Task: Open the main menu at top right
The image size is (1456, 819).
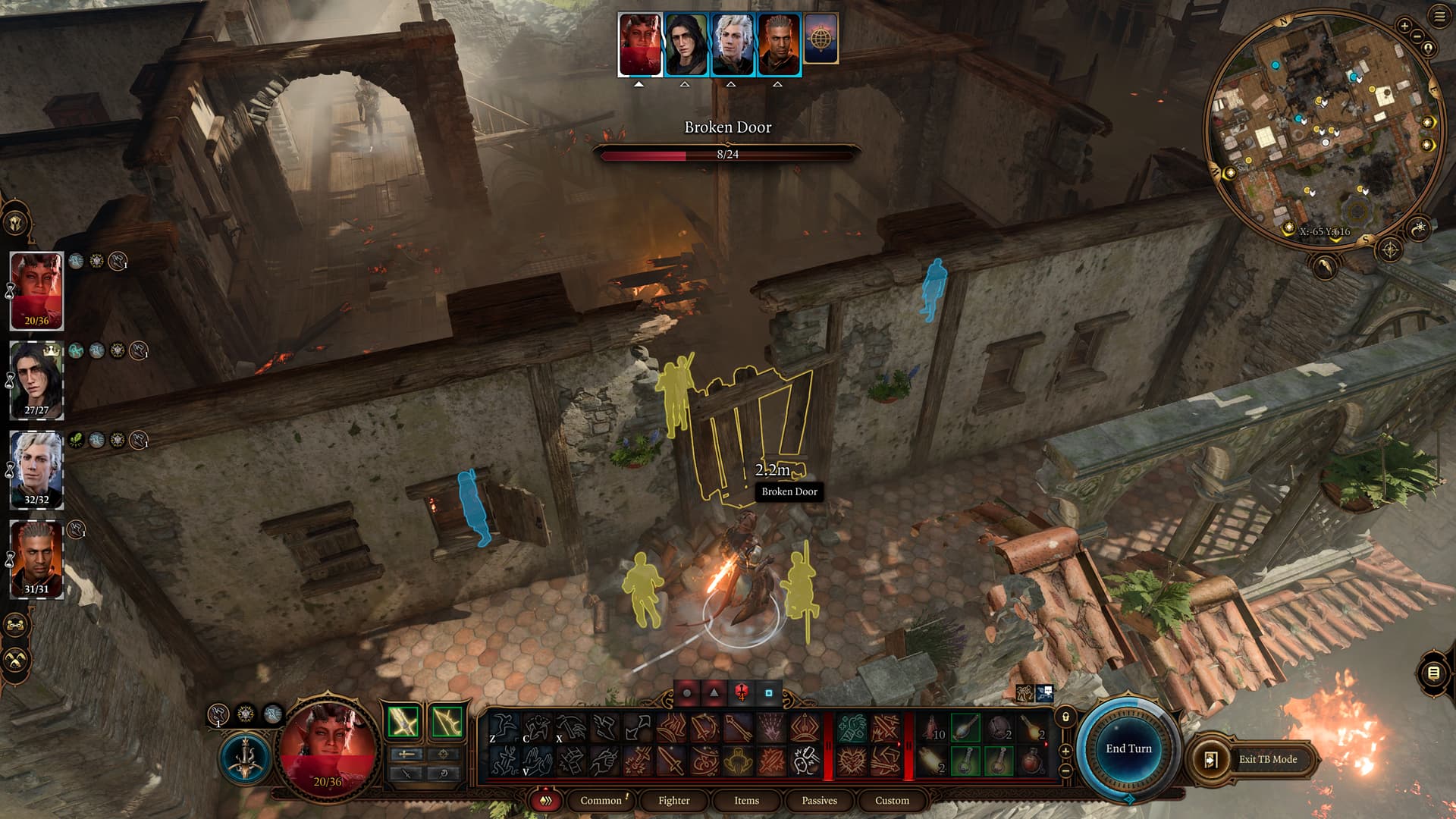Action: (1439, 17)
